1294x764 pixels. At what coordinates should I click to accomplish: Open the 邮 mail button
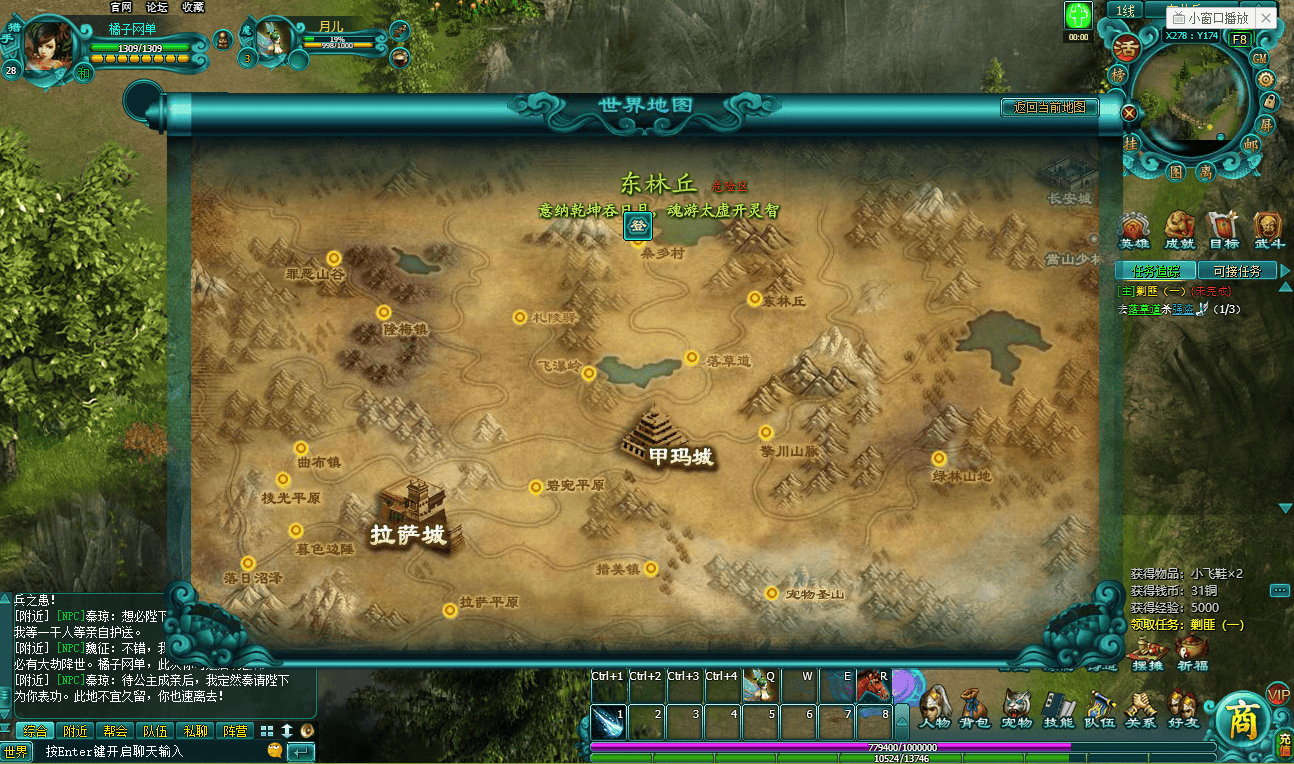[1251, 144]
